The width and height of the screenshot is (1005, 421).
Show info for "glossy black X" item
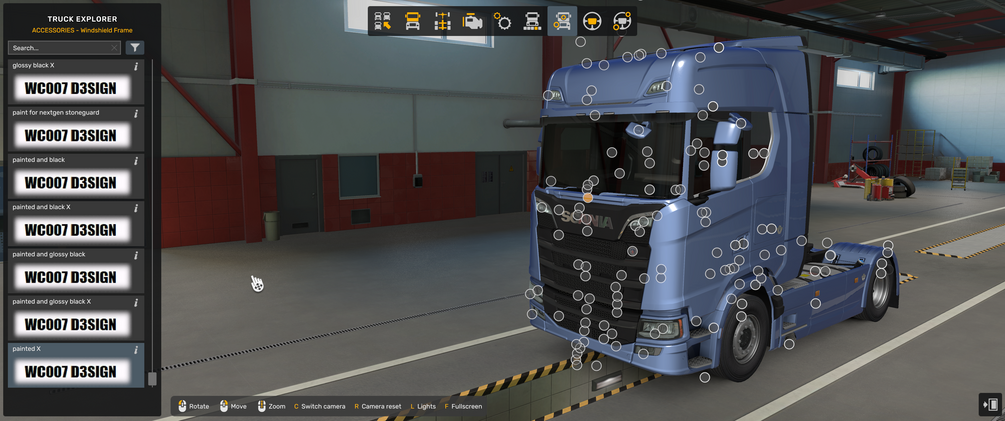[136, 66]
